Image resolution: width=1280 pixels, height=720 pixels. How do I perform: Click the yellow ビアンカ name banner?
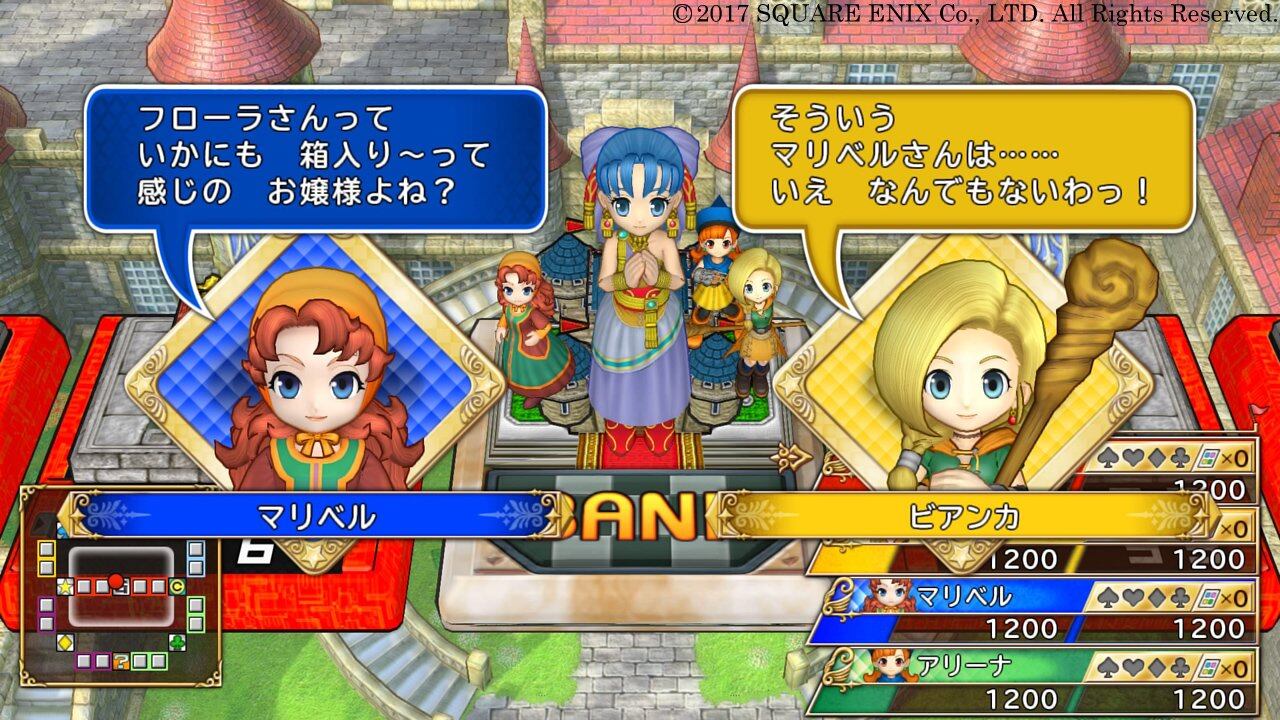coord(964,515)
